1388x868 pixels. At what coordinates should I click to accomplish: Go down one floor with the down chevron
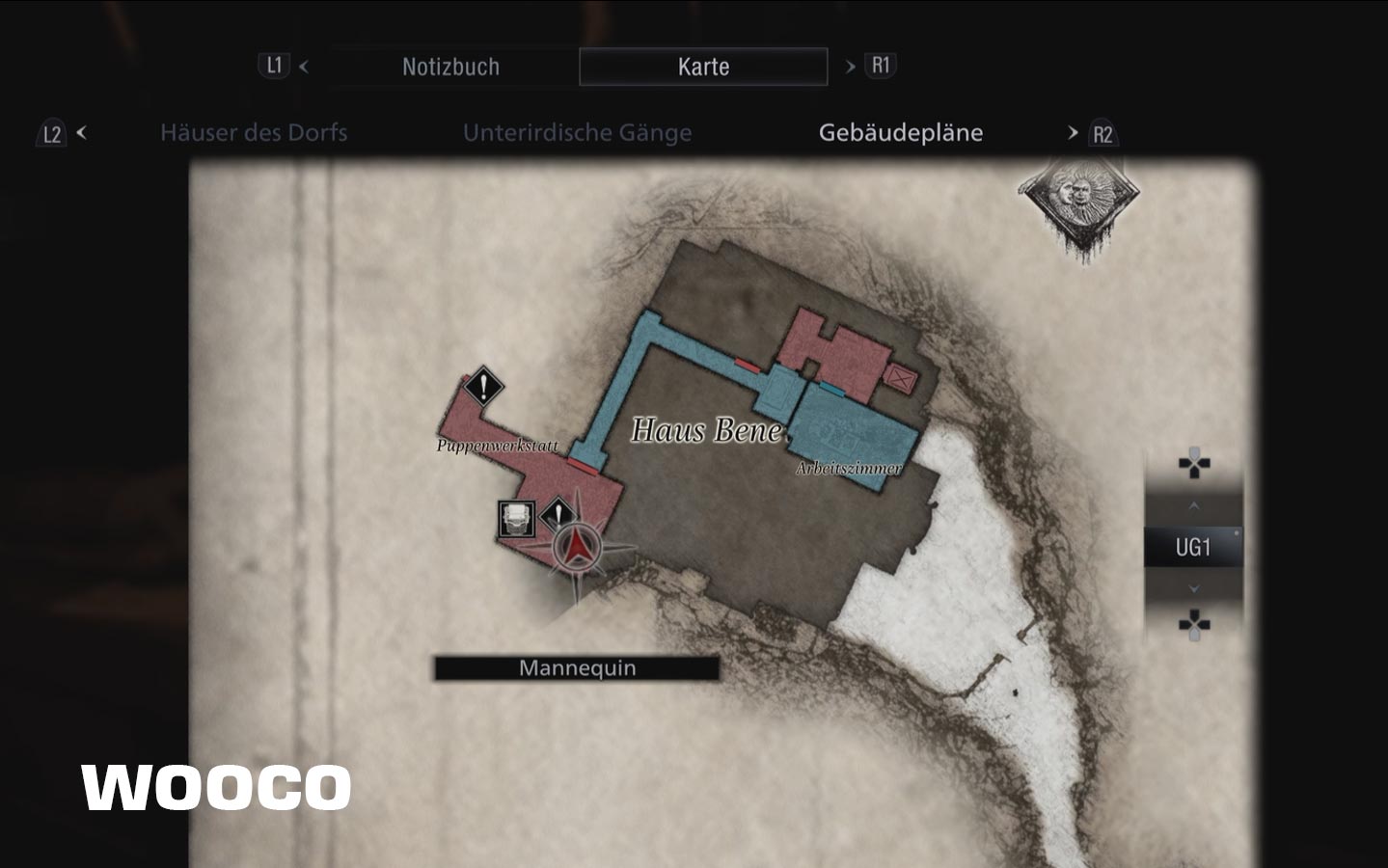click(x=1194, y=588)
